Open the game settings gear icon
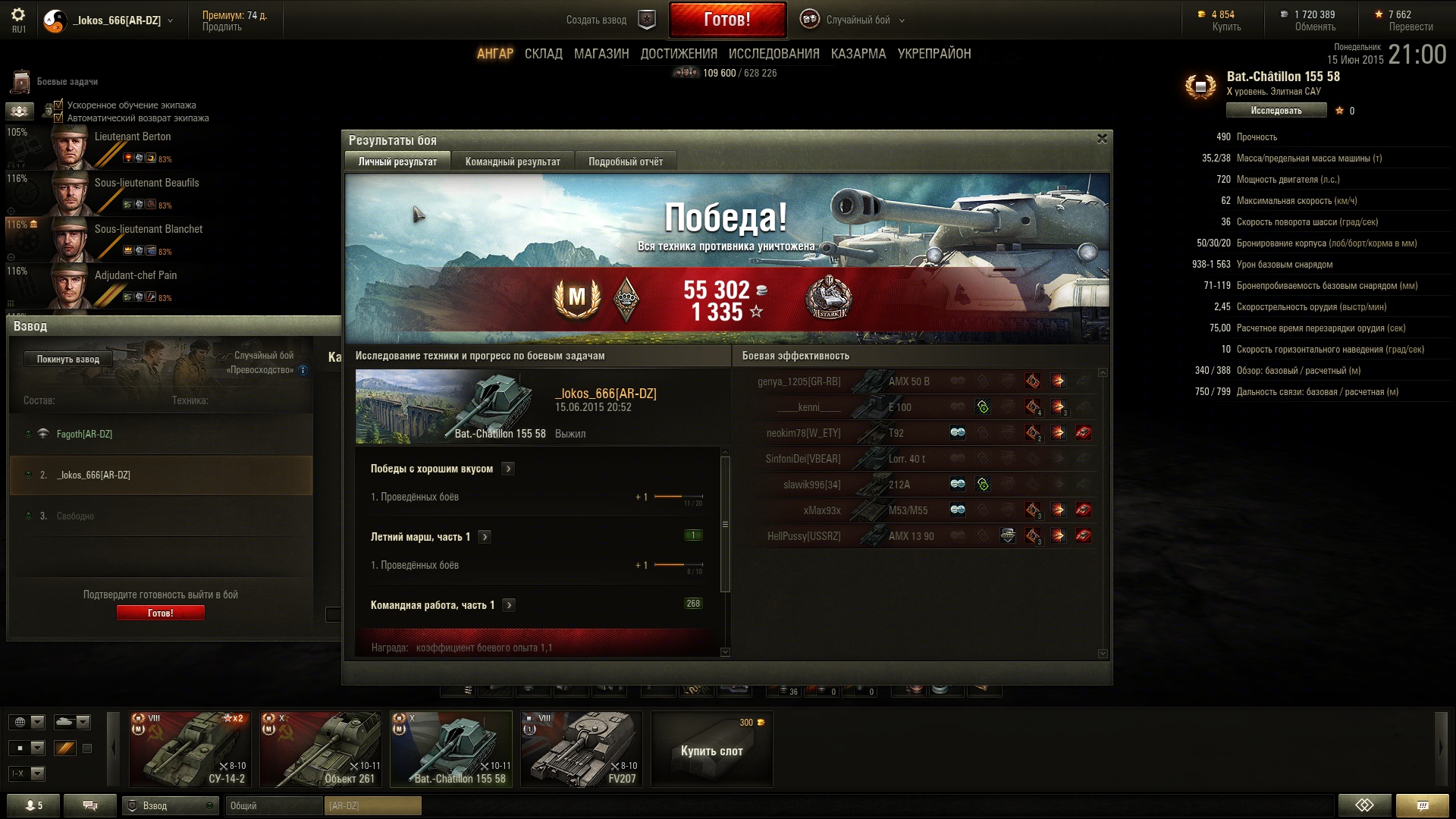1456x819 pixels. (x=18, y=14)
